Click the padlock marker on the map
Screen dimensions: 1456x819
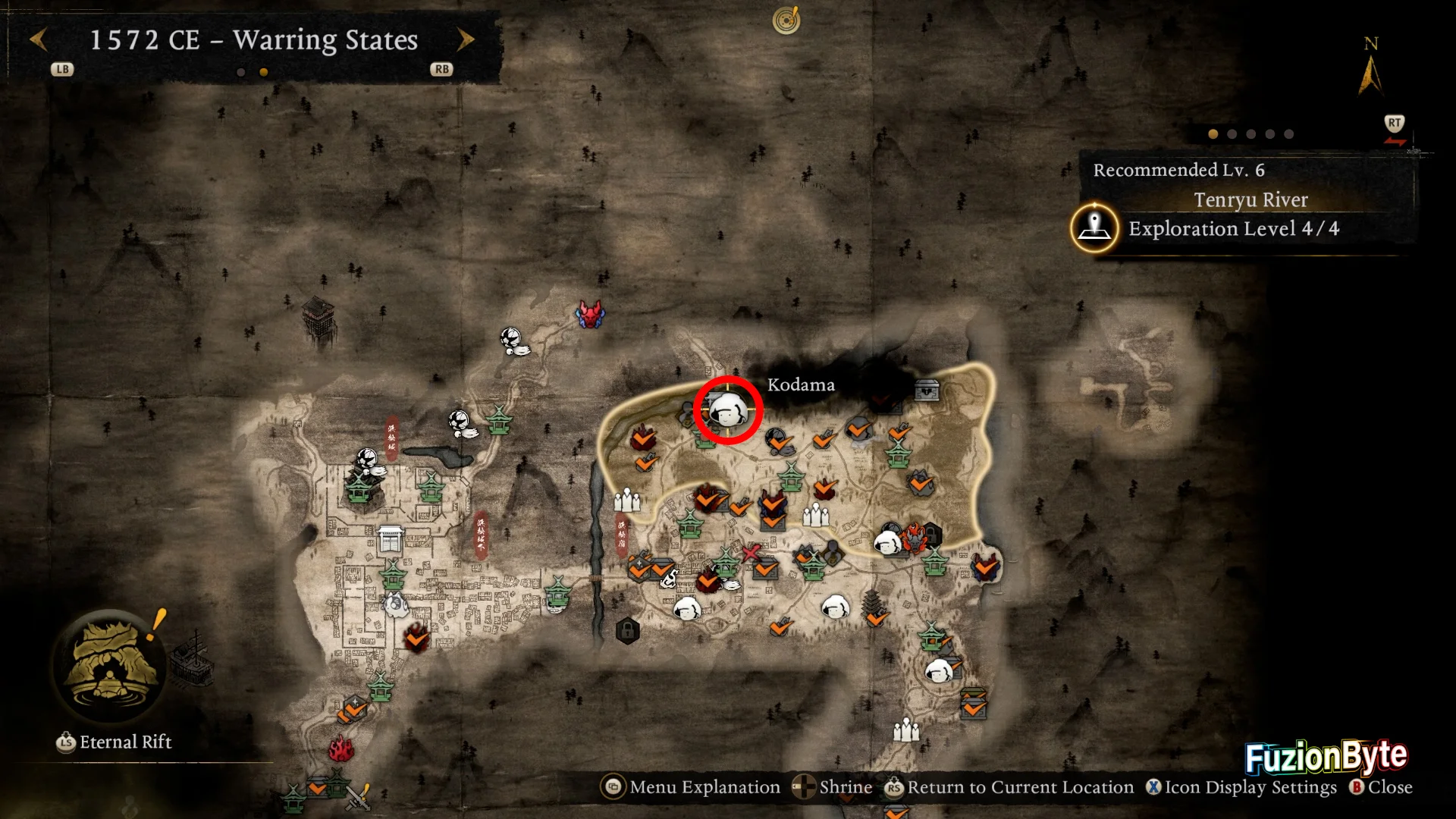[x=627, y=630]
